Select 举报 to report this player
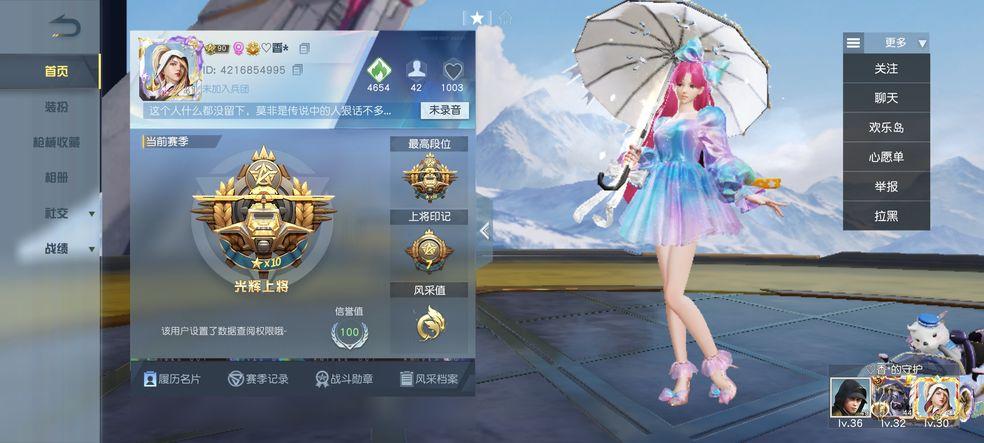984x443 pixels. tap(886, 186)
